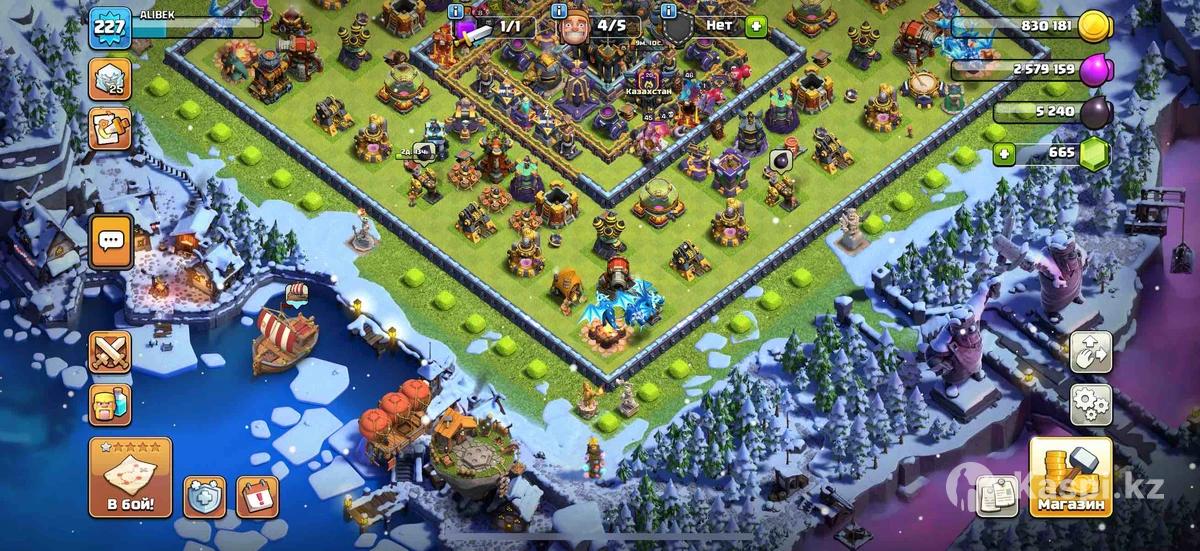Screen dimensions: 1200x551
Task: Show info for the 1/1 sword counter
Action: click(x=457, y=11)
